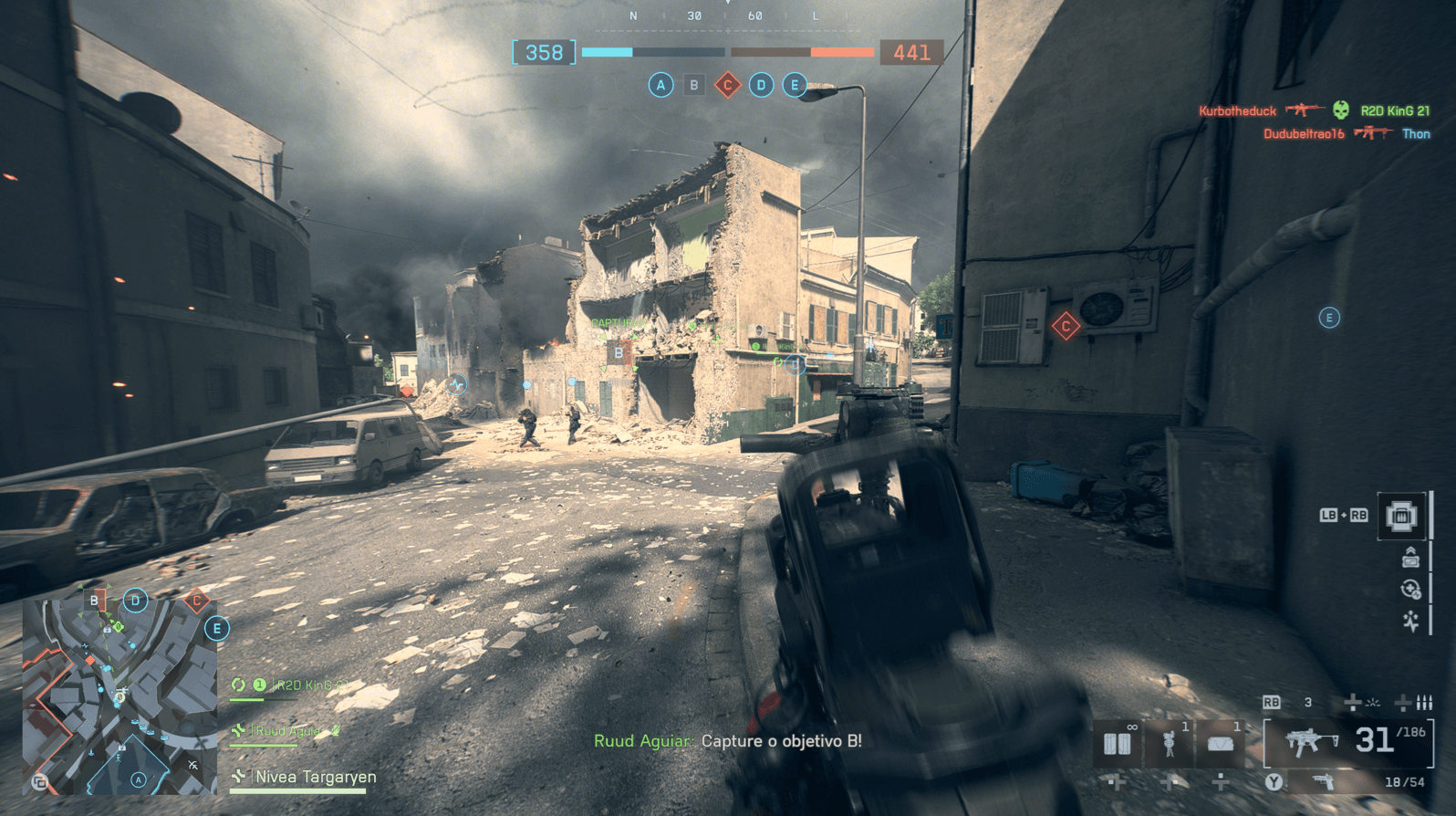Click the minimap size toggle icon
Viewport: 1456px width, 816px height.
[39, 781]
